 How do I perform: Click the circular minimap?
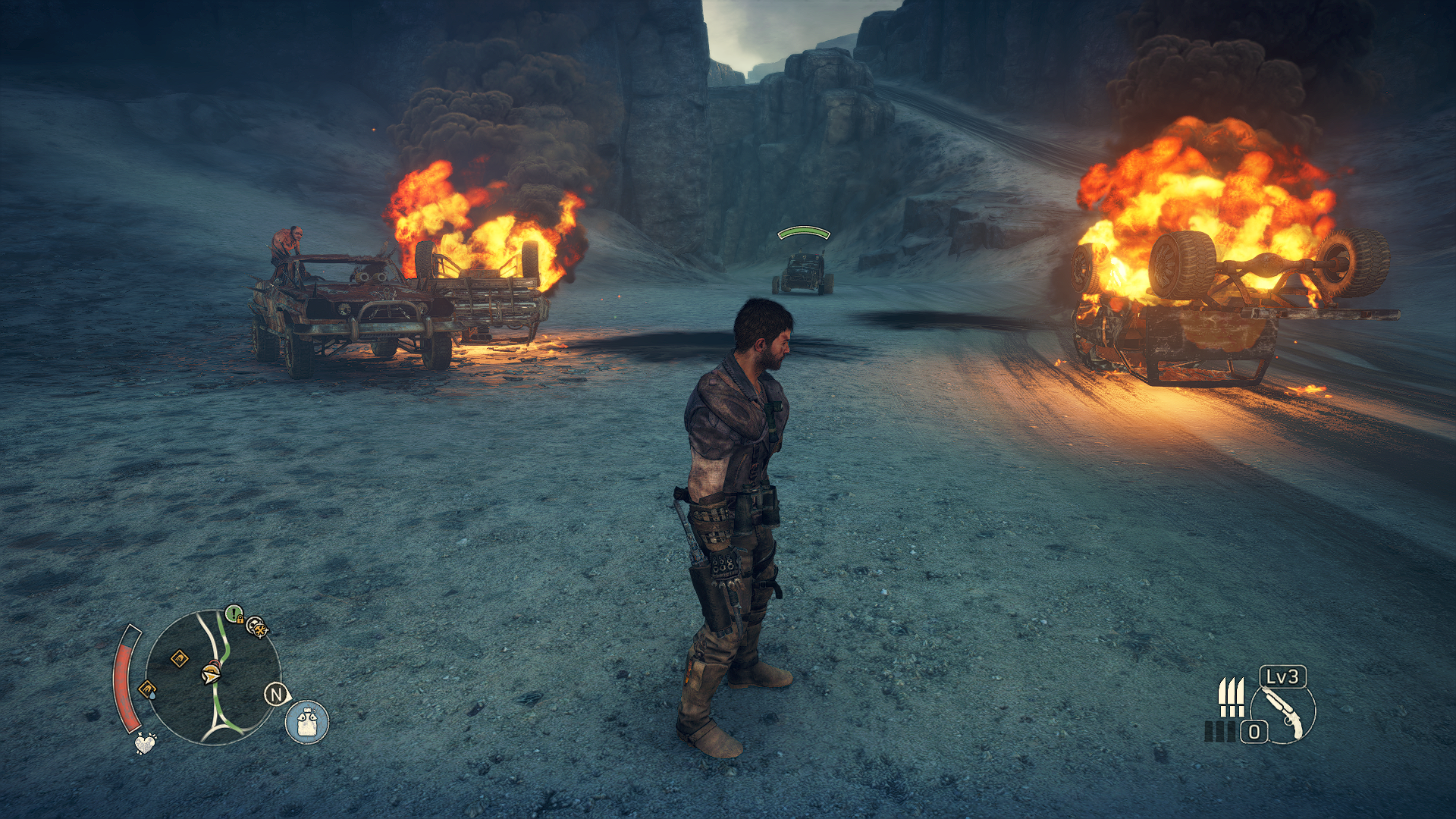coord(213,677)
